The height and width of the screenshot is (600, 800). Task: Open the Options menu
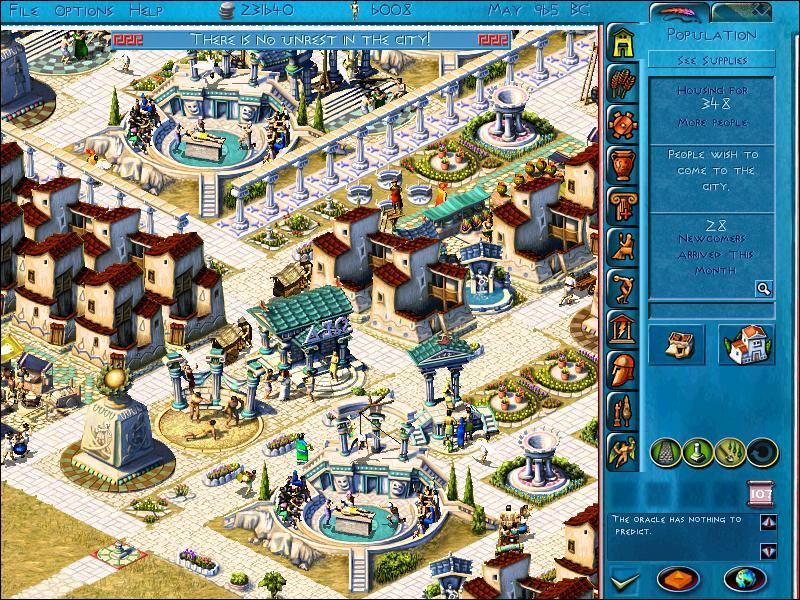(x=84, y=10)
